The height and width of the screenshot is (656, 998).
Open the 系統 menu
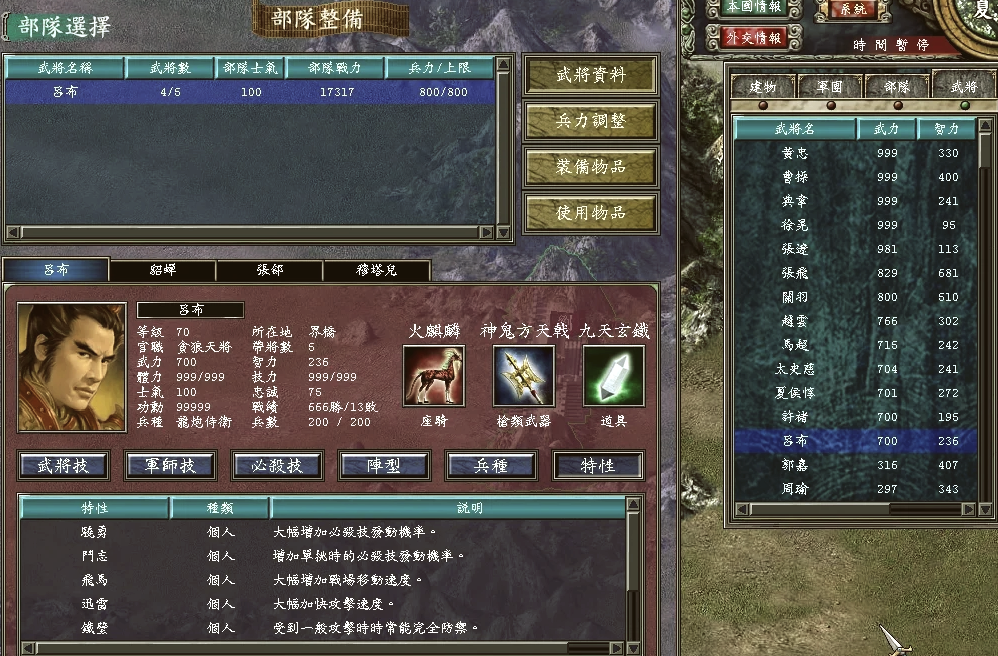click(x=852, y=9)
